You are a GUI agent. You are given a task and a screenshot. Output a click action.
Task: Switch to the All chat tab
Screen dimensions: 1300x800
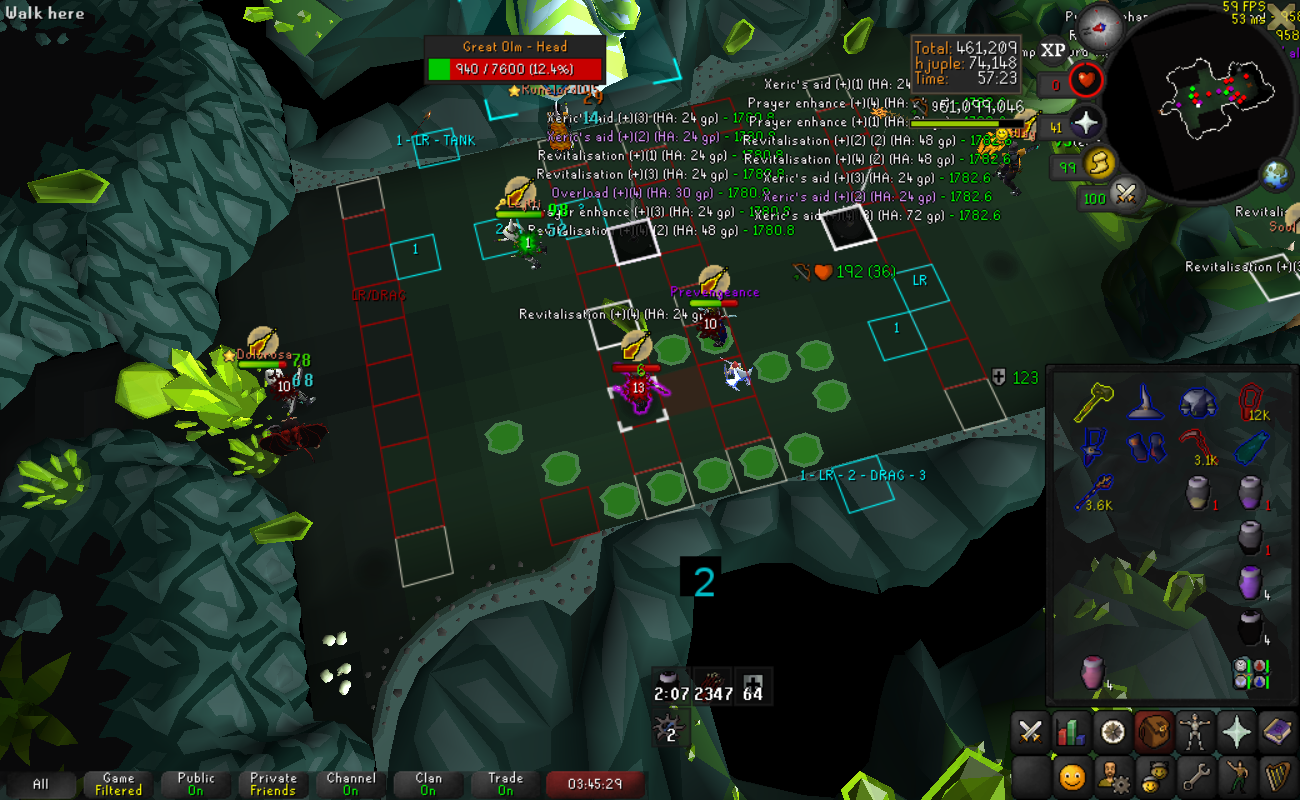40,784
